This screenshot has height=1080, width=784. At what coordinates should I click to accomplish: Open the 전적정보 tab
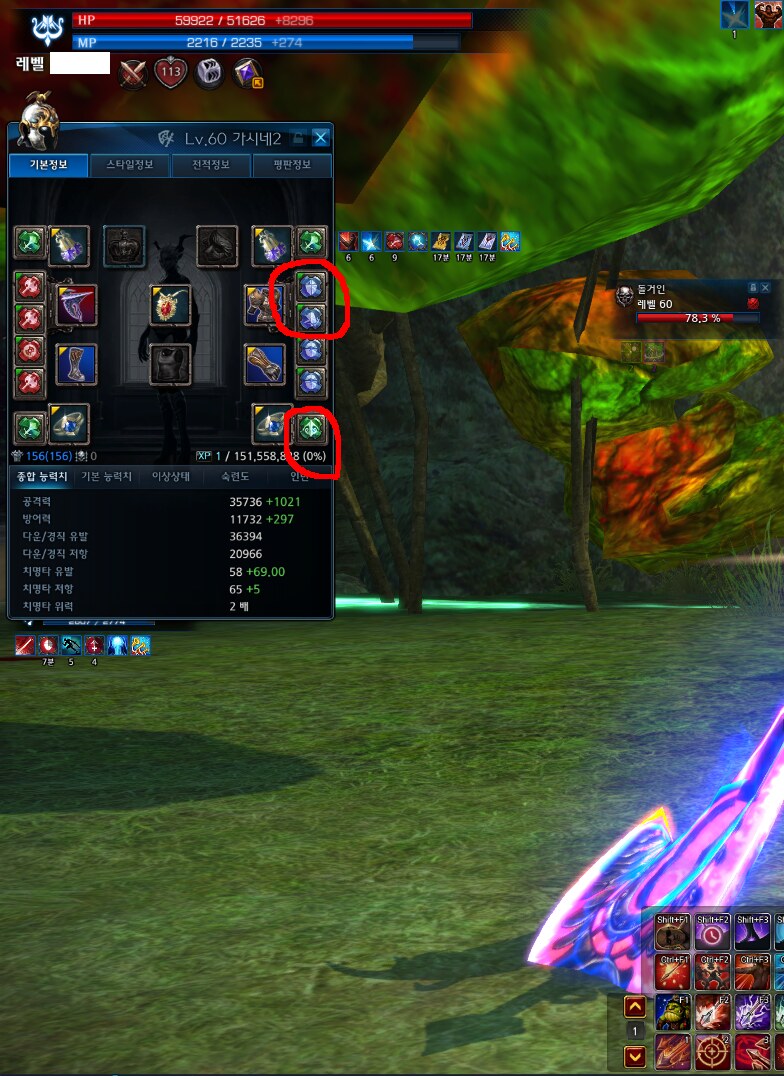pos(210,165)
